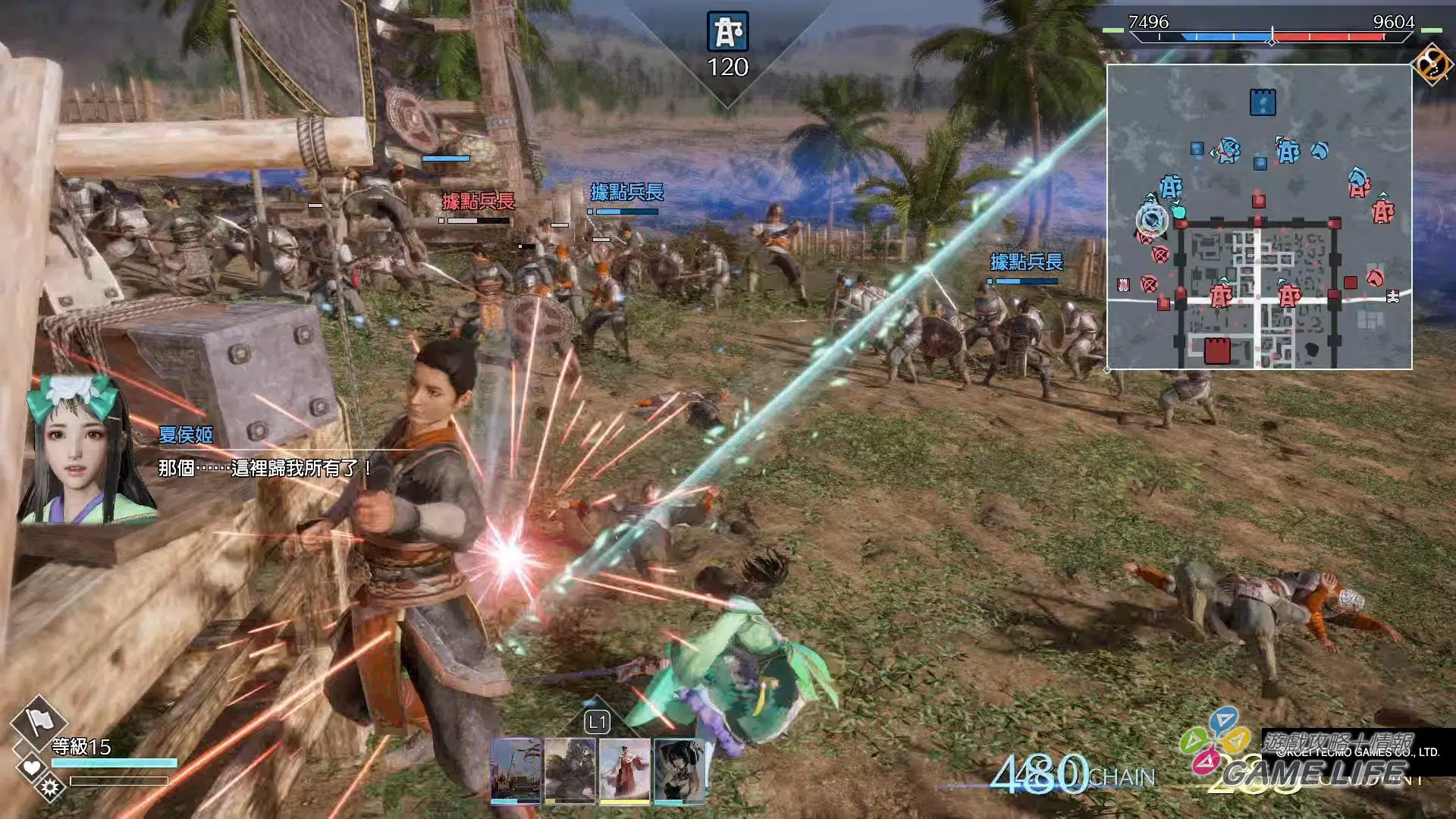The width and height of the screenshot is (1456, 819).
Task: Click the orange diamond icon above minimap
Action: pos(1432,63)
